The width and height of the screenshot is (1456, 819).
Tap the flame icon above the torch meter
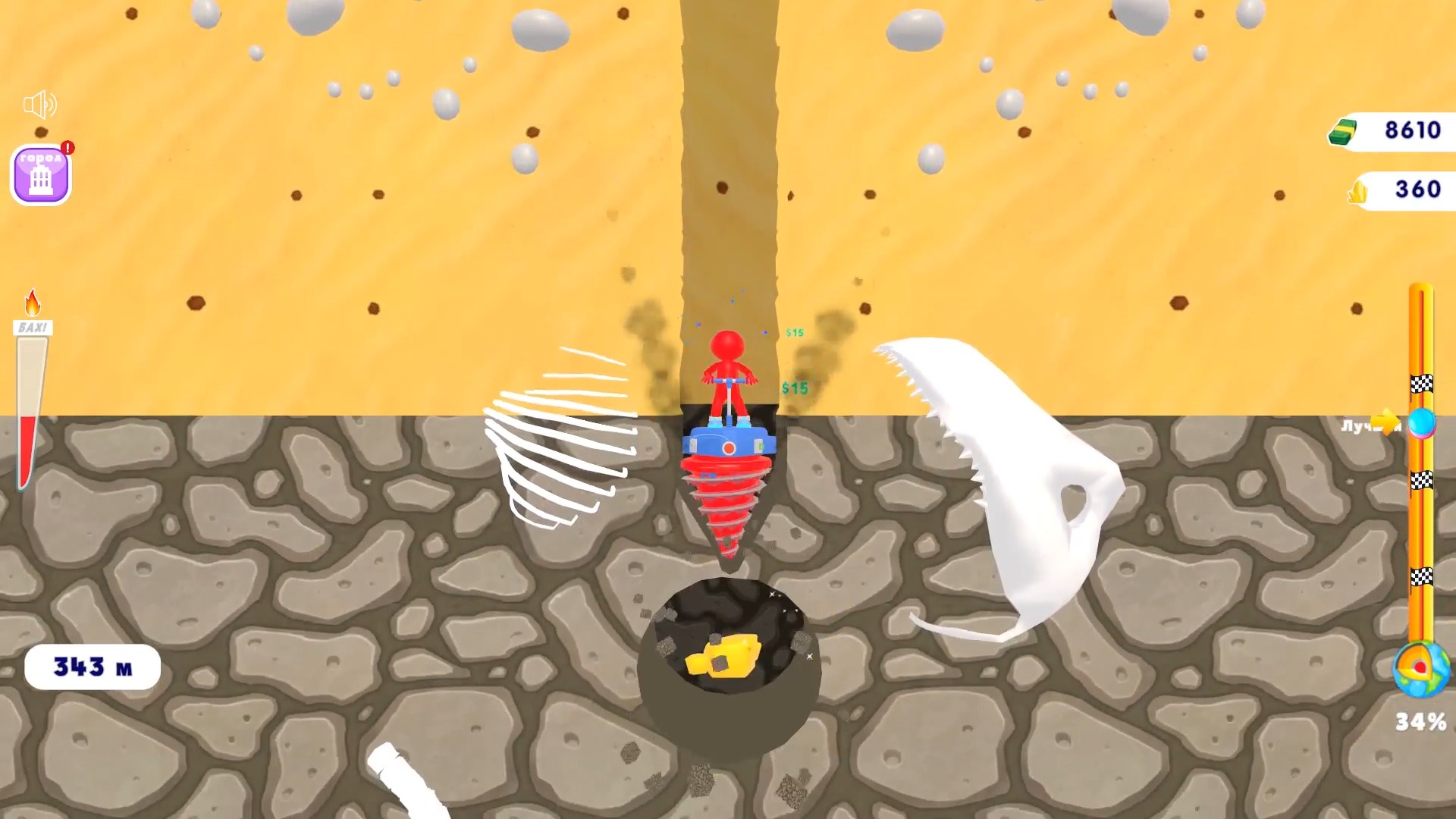tap(31, 303)
